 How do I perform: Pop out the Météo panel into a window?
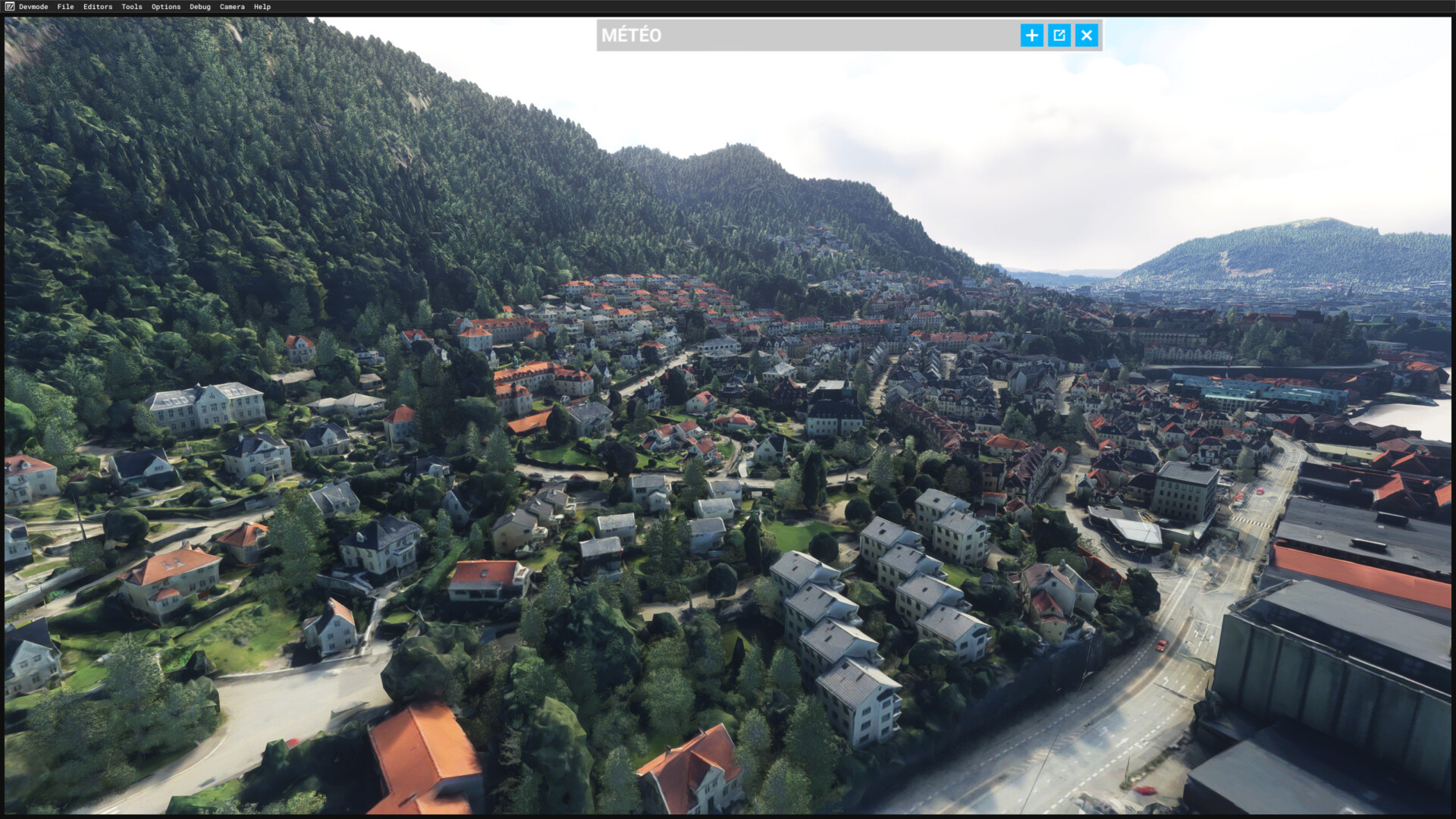1059,36
